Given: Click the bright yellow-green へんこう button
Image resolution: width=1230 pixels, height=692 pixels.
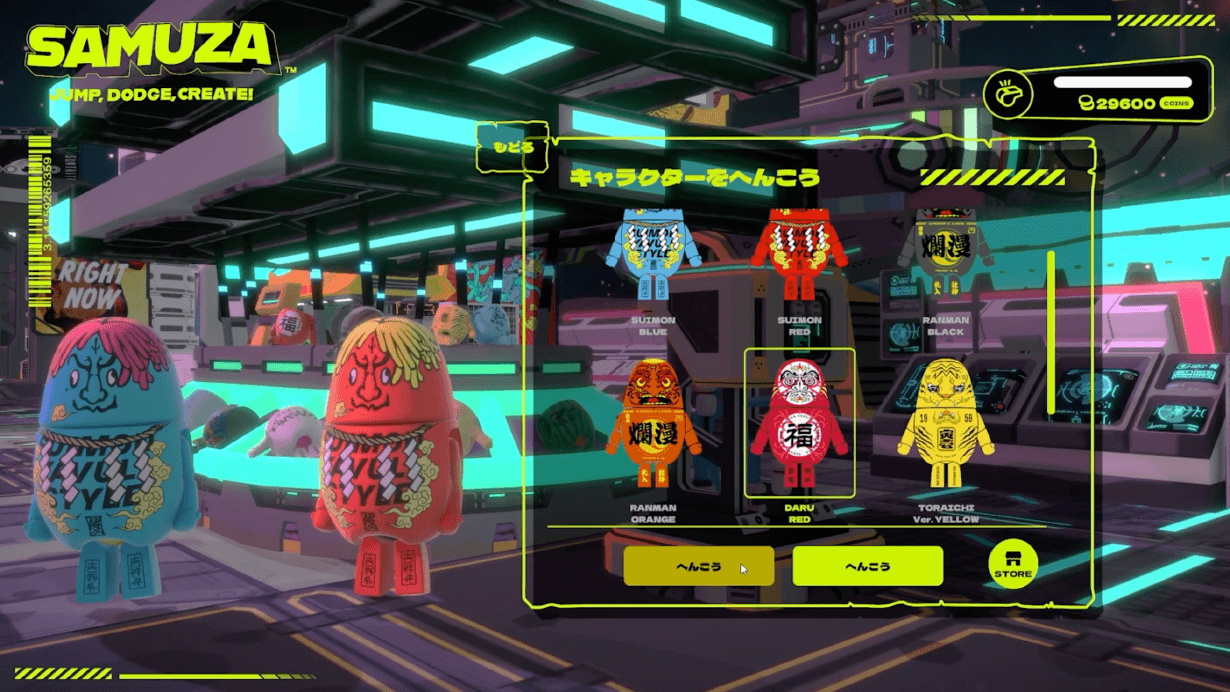Looking at the screenshot, I should pos(867,566).
